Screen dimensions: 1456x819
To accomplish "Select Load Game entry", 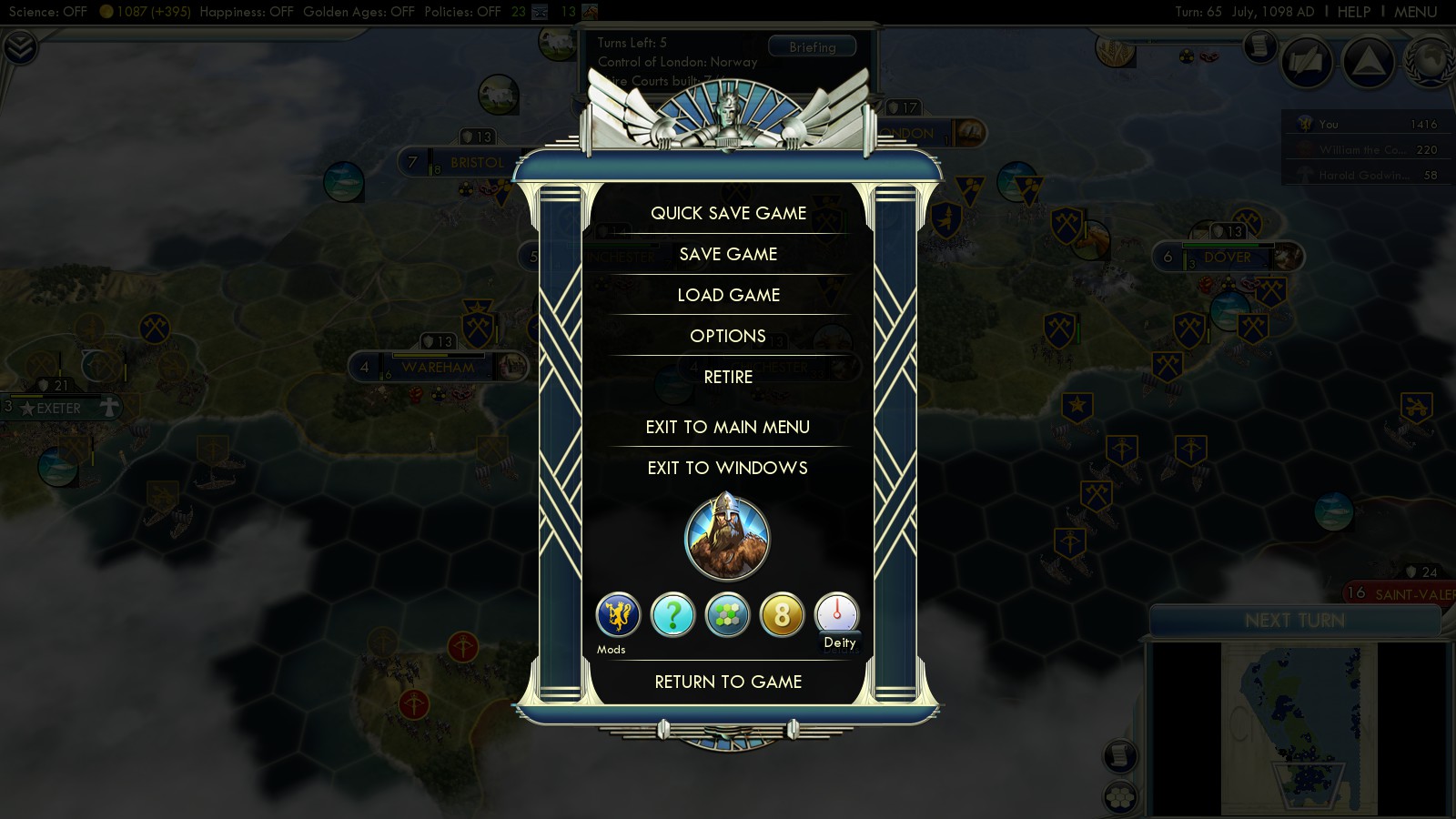I will (728, 295).
